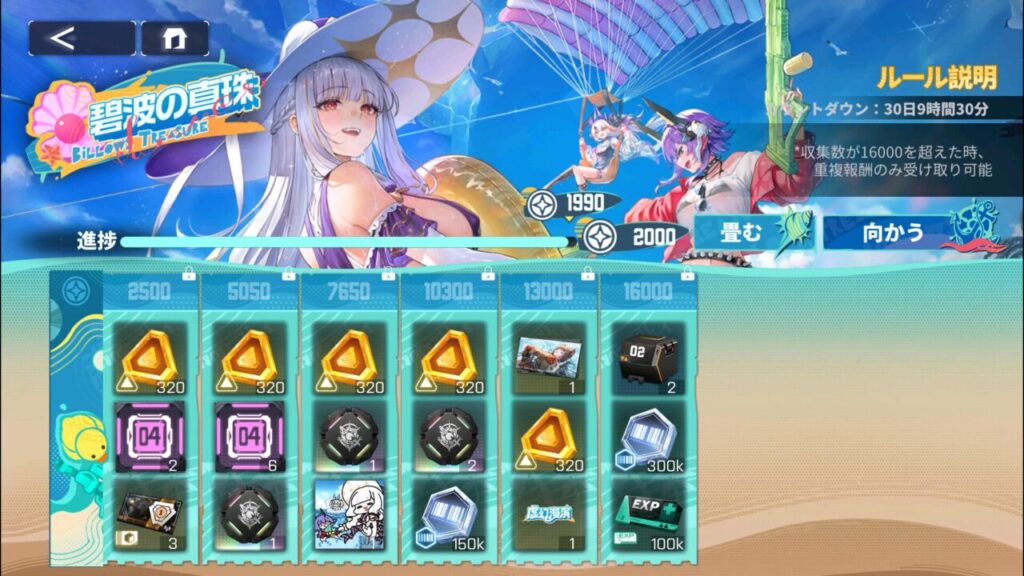
Task: Tap the 向かう go button
Action: point(893,233)
